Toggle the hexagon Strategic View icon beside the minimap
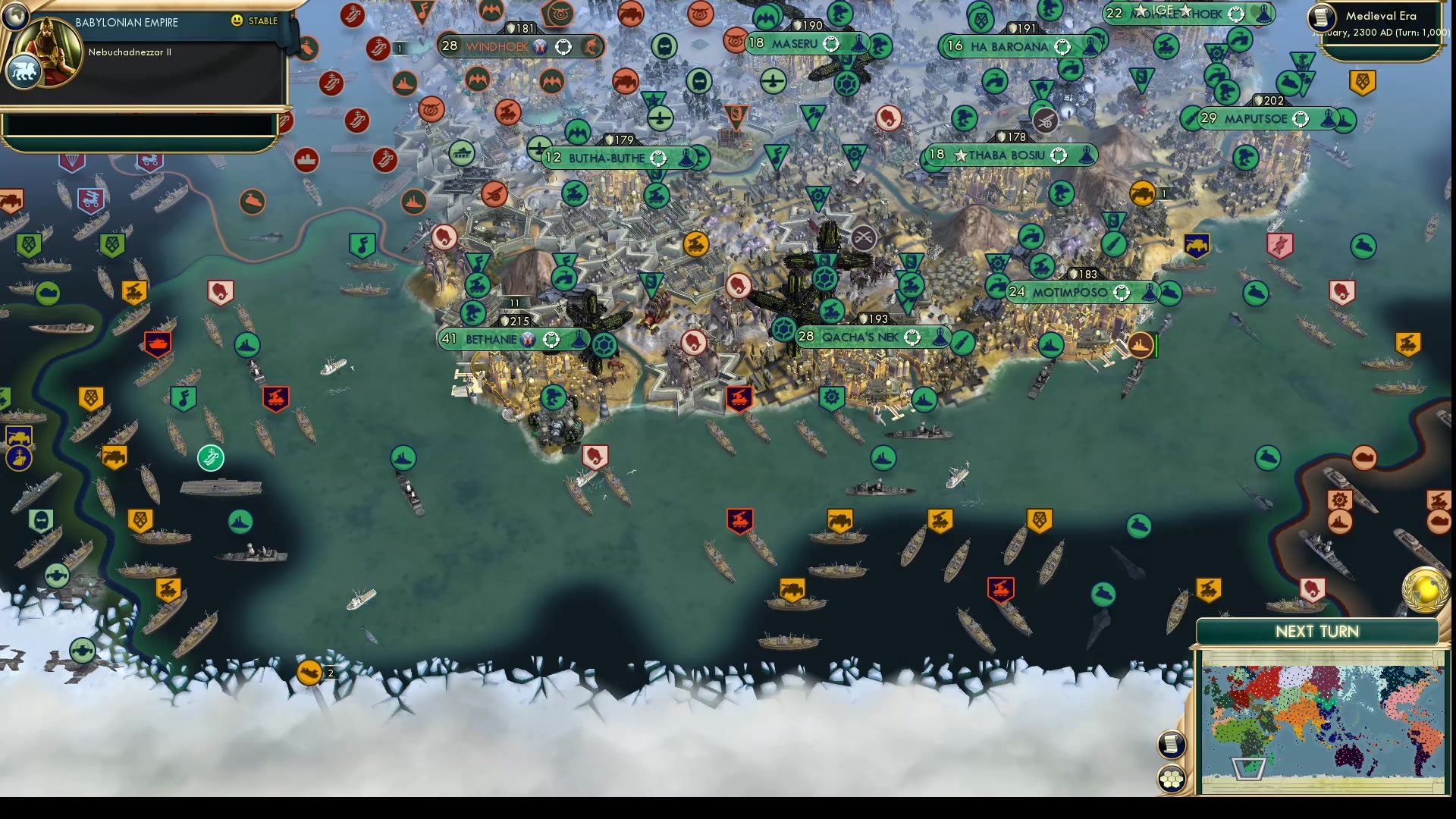Image resolution: width=1456 pixels, height=819 pixels. 1172,775
